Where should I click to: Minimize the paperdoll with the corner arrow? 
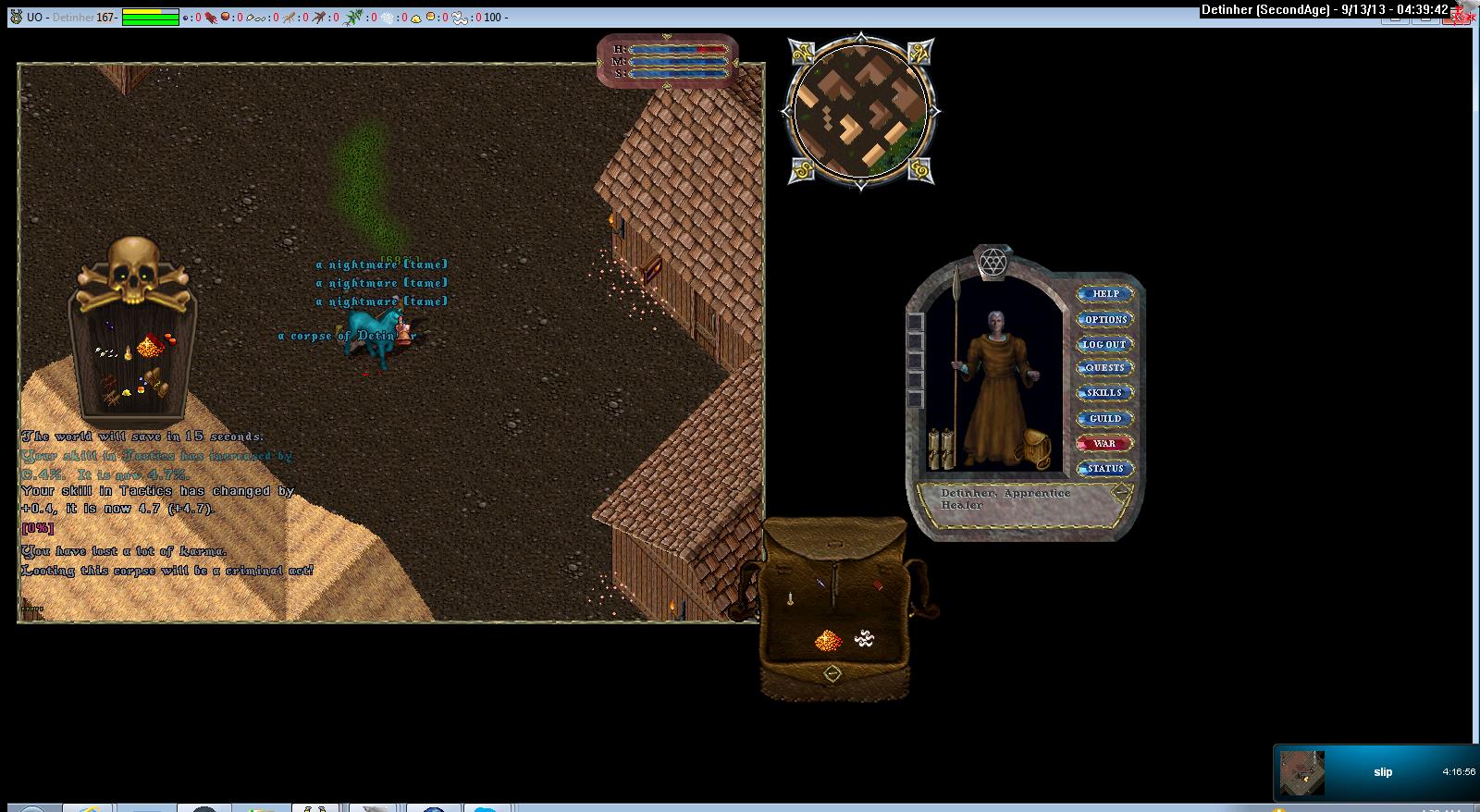click(x=1121, y=493)
